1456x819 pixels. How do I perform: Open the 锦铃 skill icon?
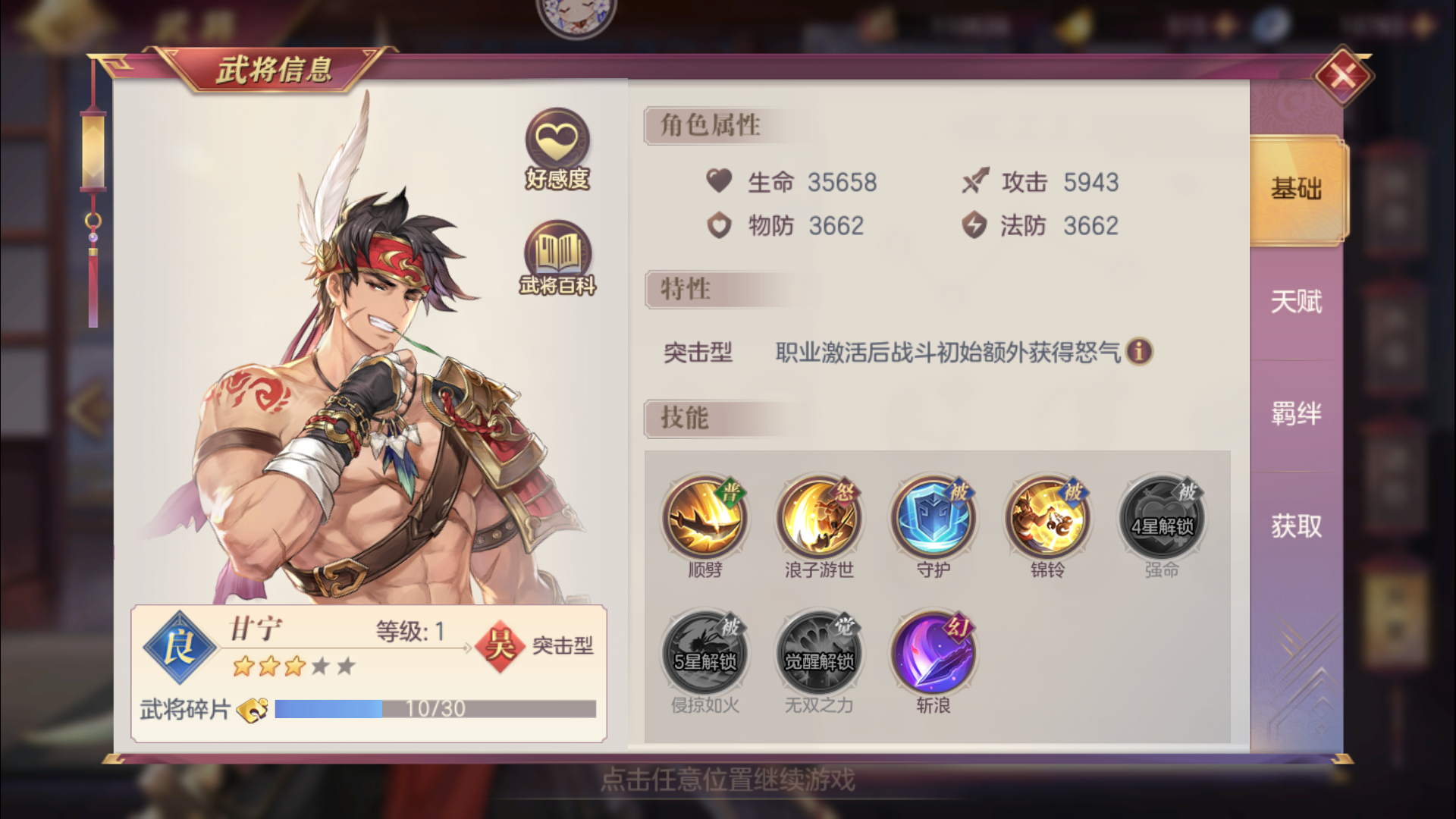click(x=1046, y=518)
